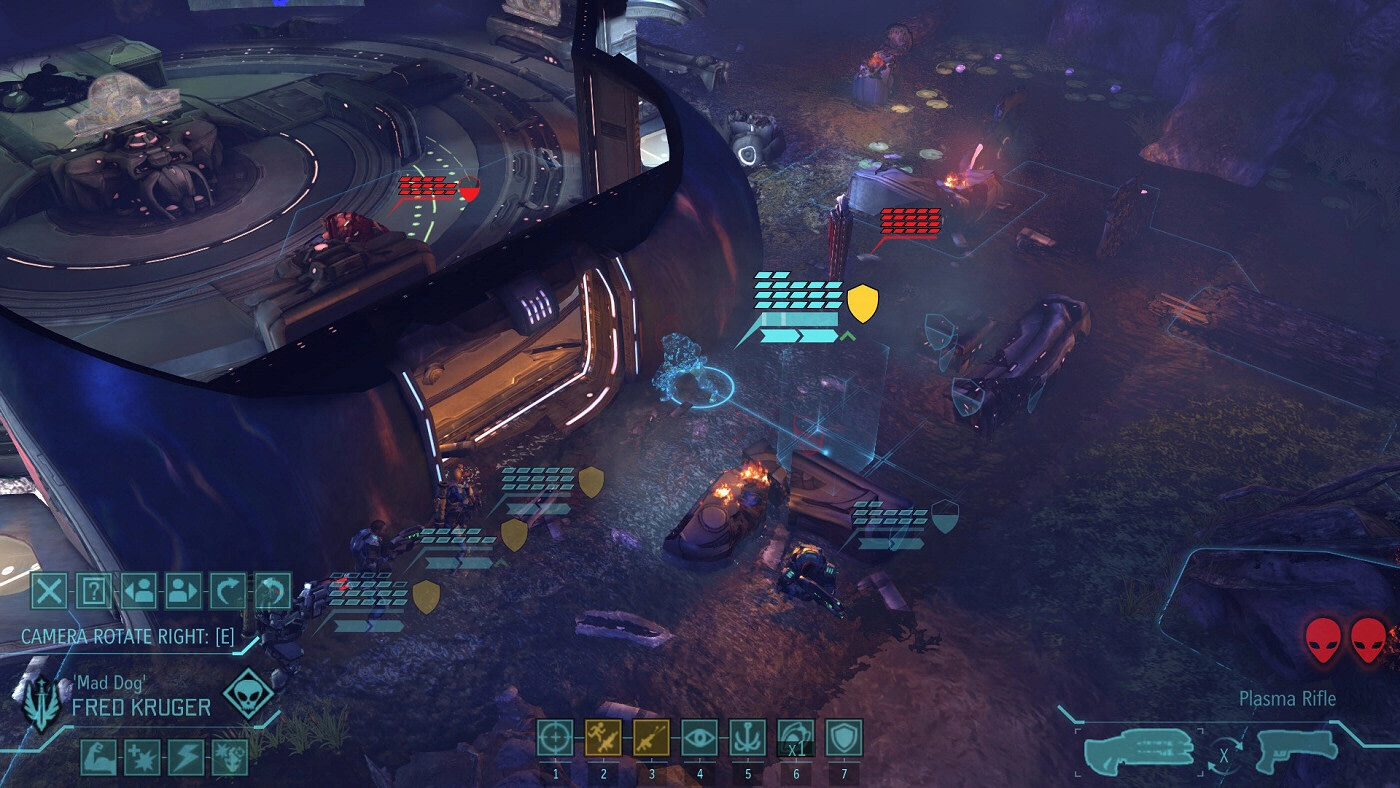
Task: Select the Plasma Rifle weapon icon
Action: pos(1138,751)
